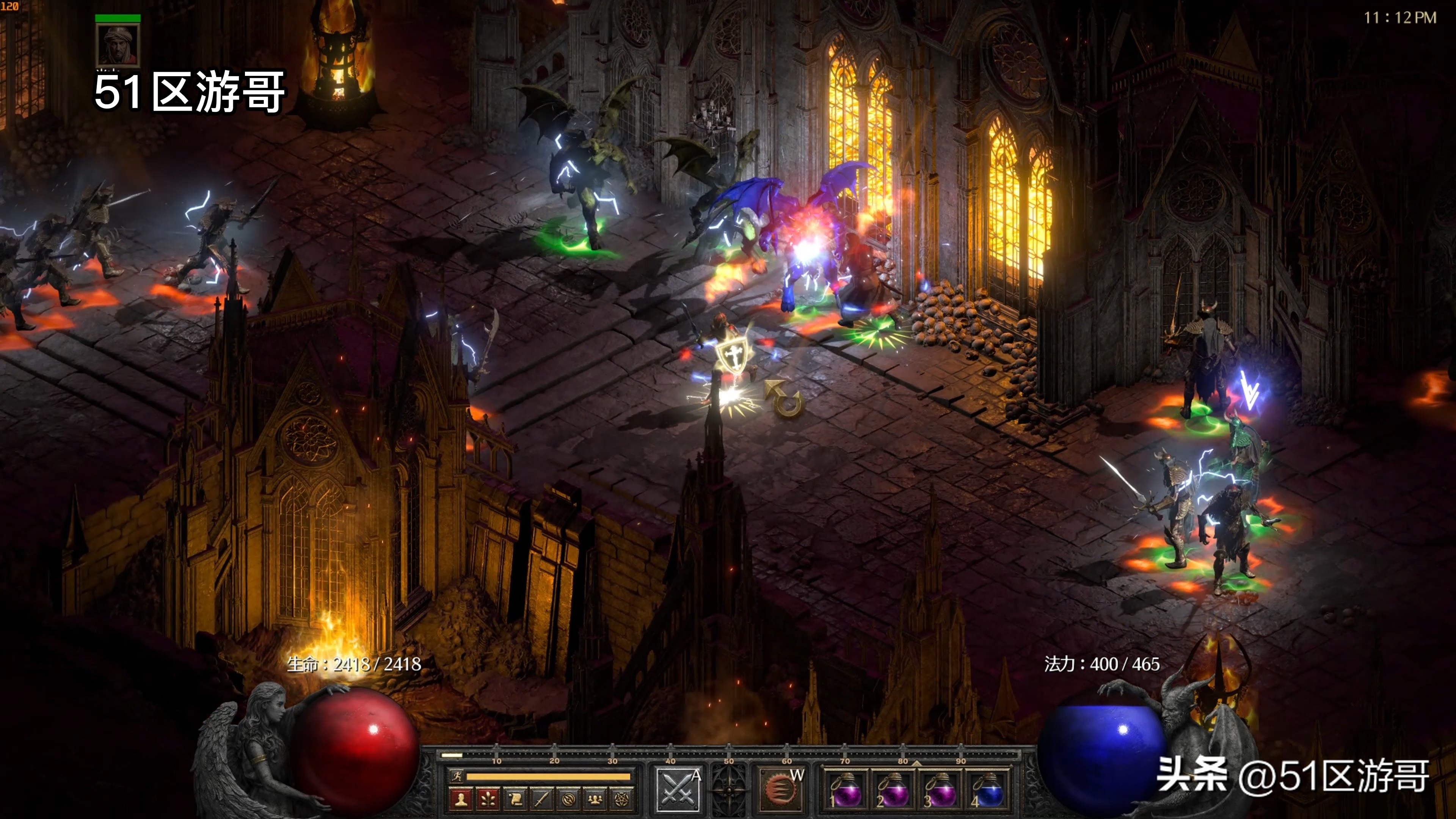Select the crossed swords attack skill
Viewport: 1456px width, 819px height.
[x=677, y=789]
